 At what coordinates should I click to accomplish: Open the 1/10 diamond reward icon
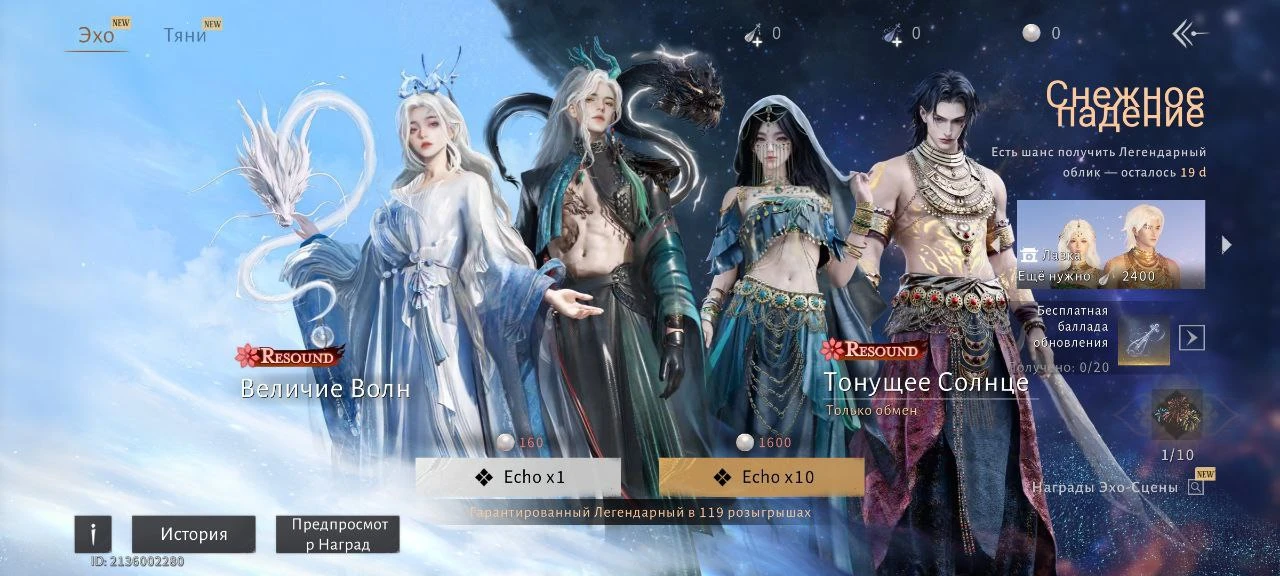tap(1177, 416)
